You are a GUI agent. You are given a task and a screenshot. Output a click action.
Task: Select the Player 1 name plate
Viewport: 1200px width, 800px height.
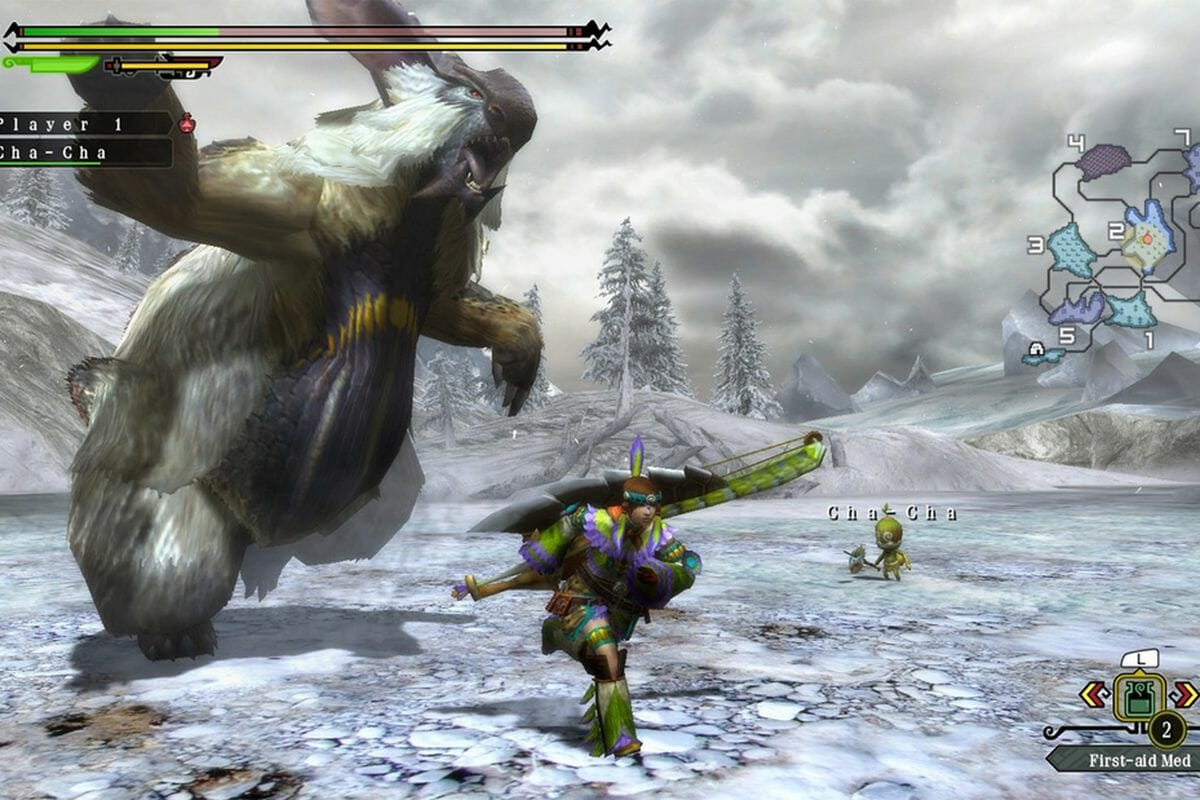pos(85,124)
